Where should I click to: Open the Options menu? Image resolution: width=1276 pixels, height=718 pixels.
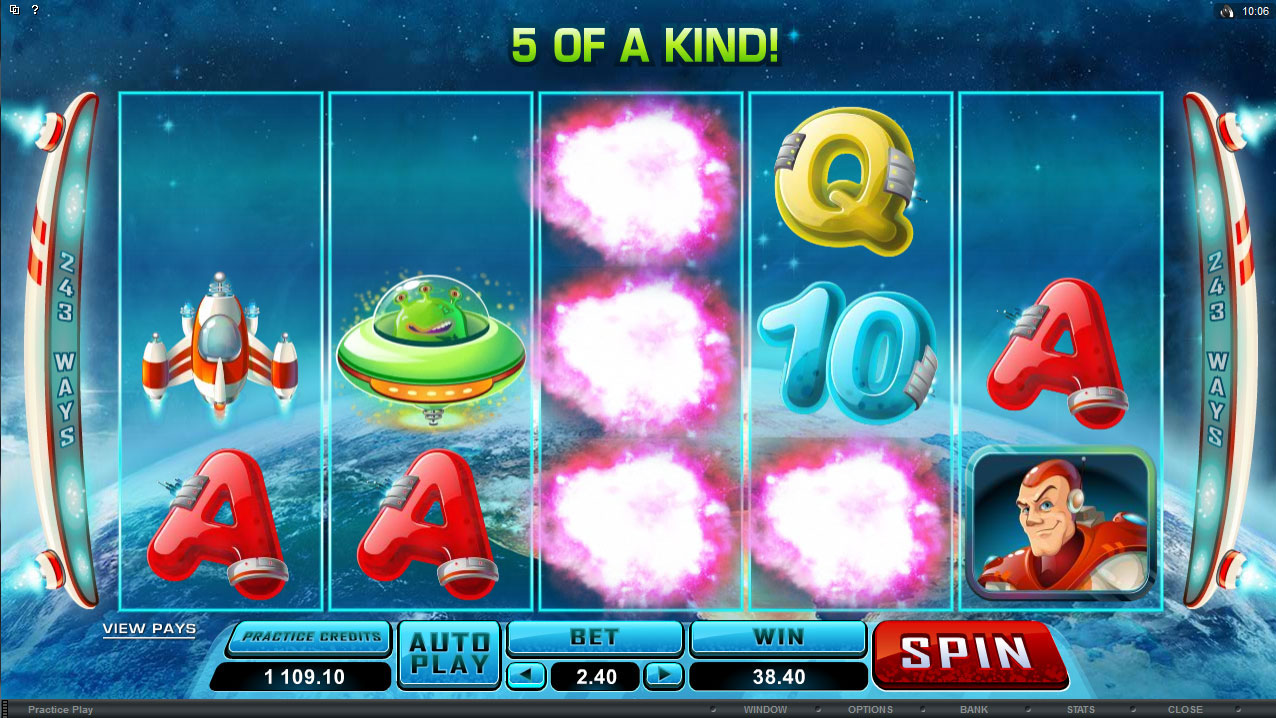click(870, 710)
